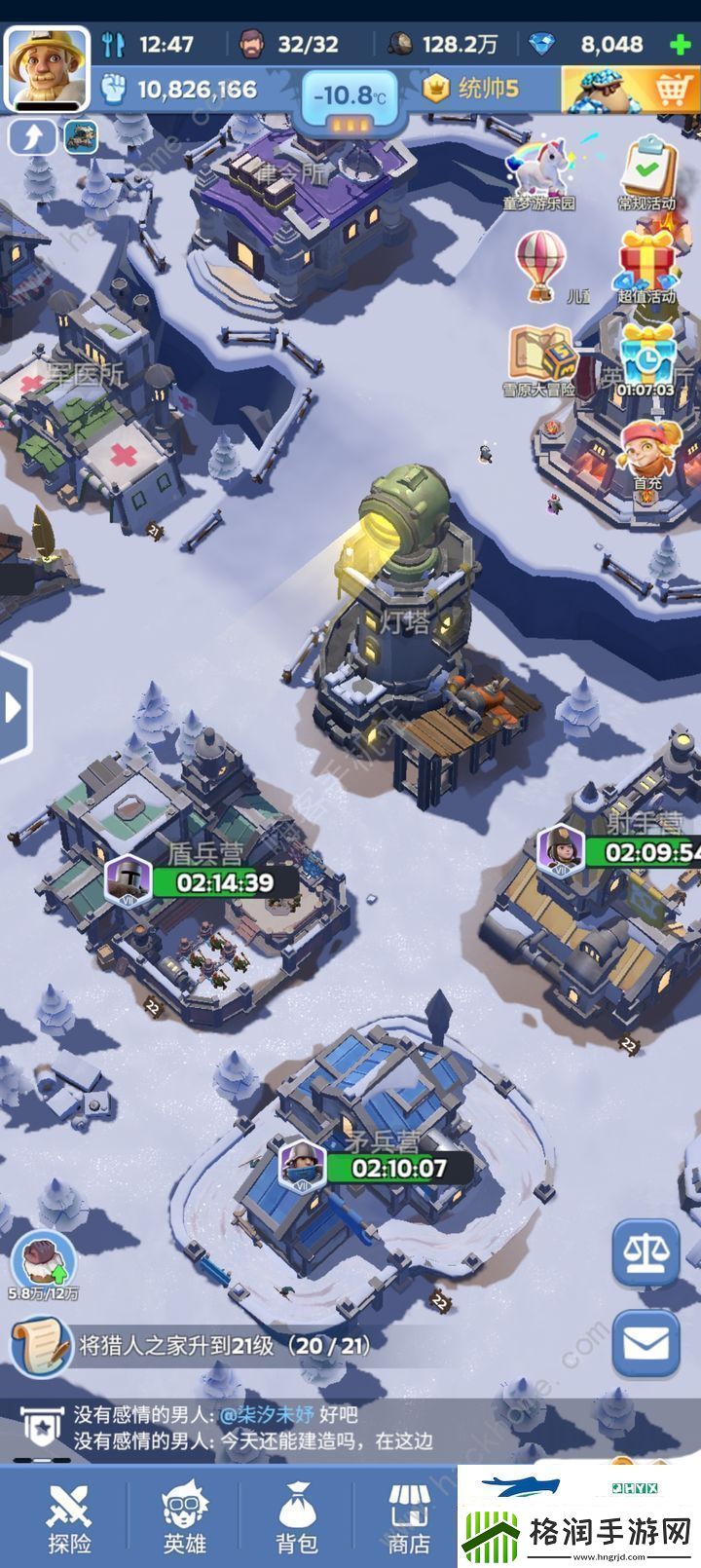Open the 童梦游乐园 unicorn event

tap(540, 172)
